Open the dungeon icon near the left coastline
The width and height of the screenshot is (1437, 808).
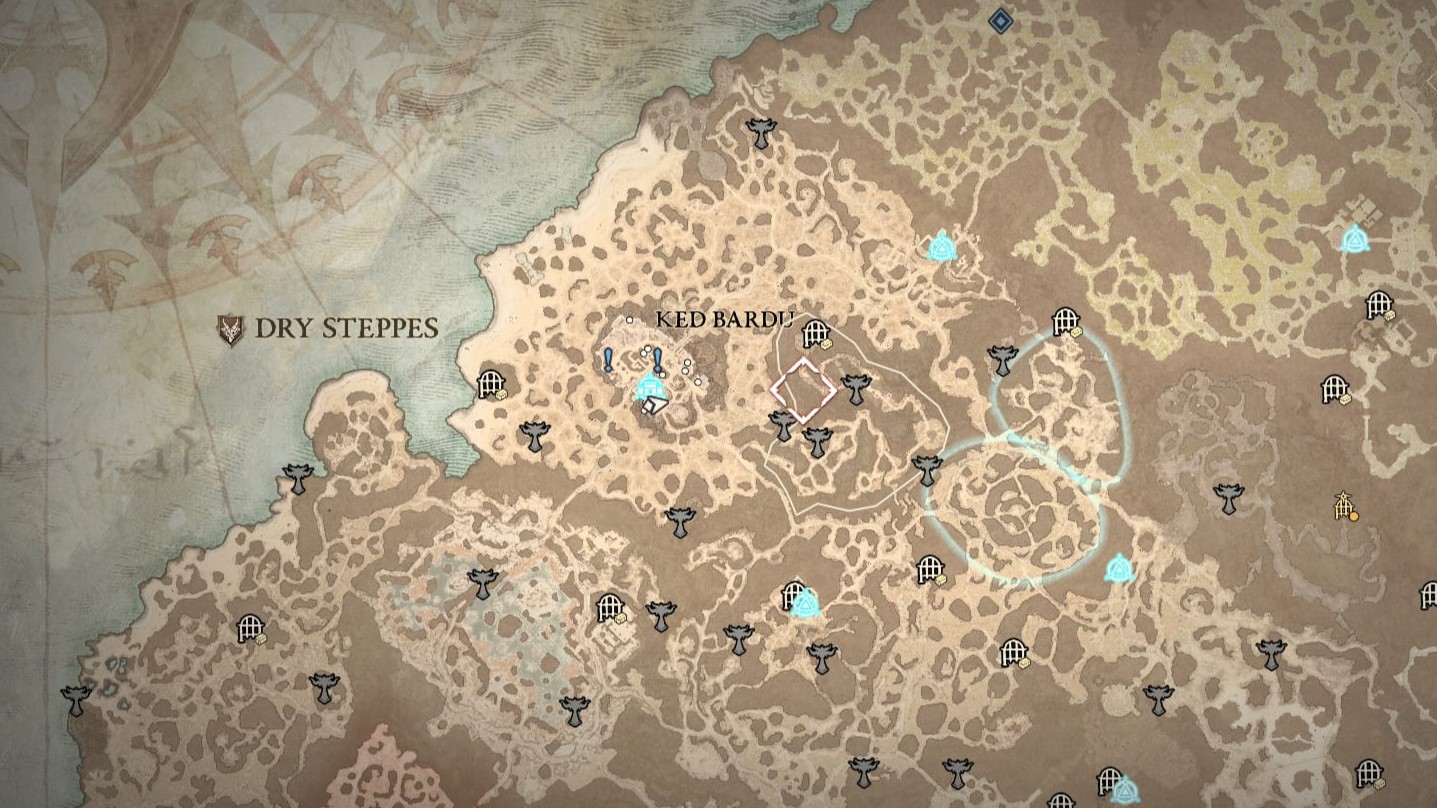[491, 385]
